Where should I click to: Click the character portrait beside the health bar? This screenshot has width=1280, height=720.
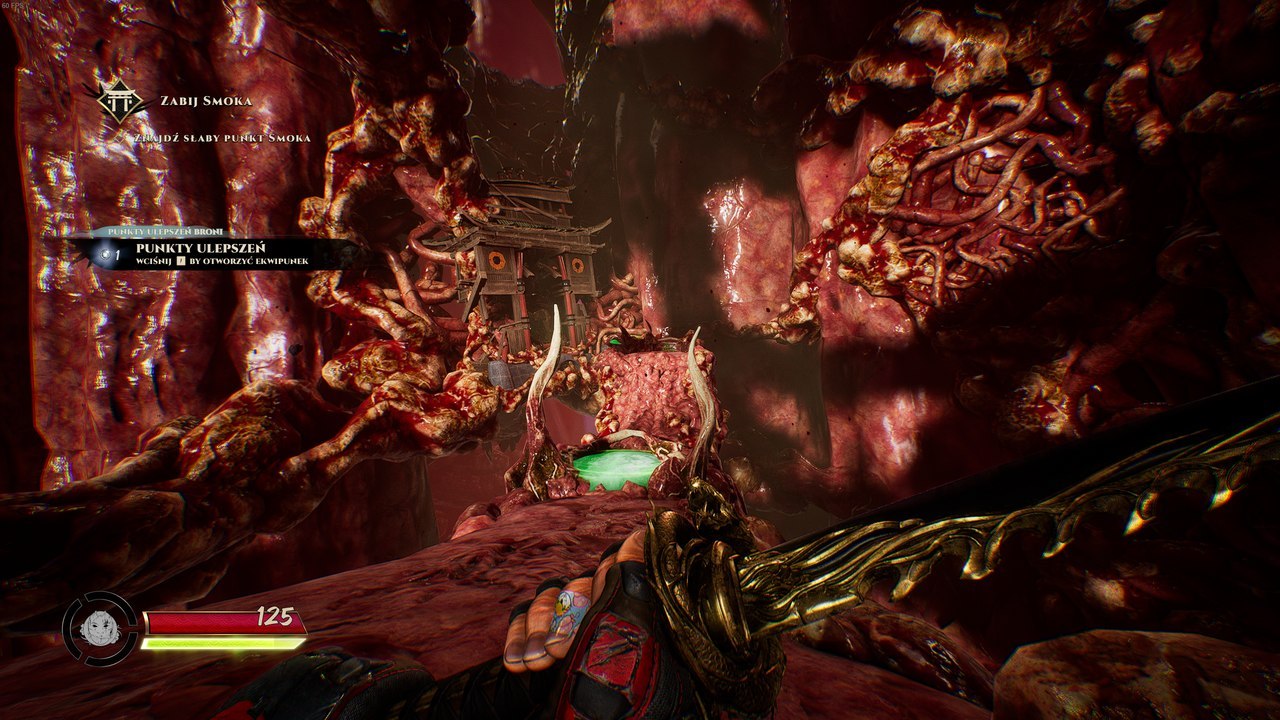[100, 629]
